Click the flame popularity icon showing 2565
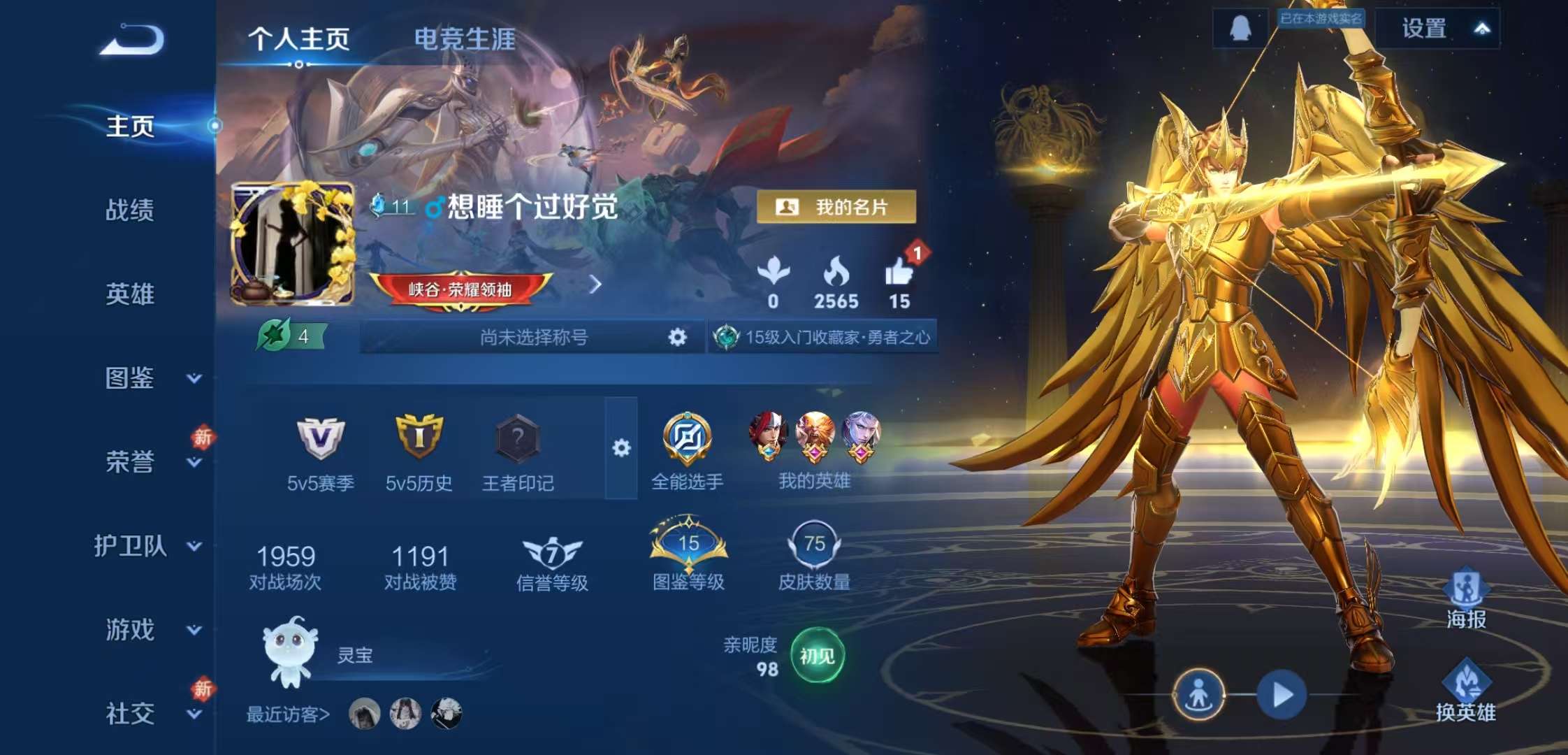The height and width of the screenshot is (755, 1568). click(x=838, y=273)
